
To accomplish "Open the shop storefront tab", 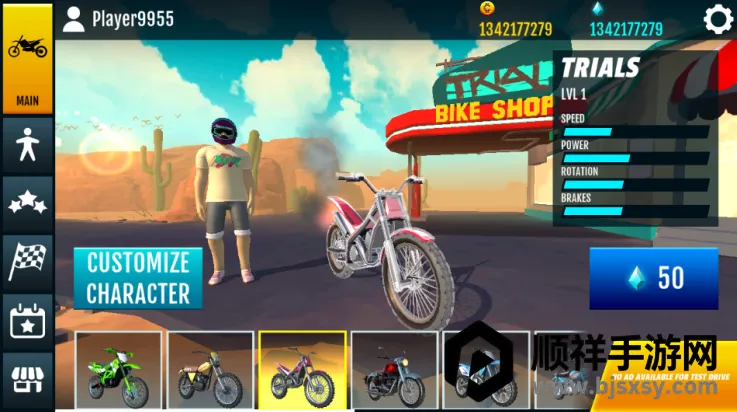I will point(27,380).
